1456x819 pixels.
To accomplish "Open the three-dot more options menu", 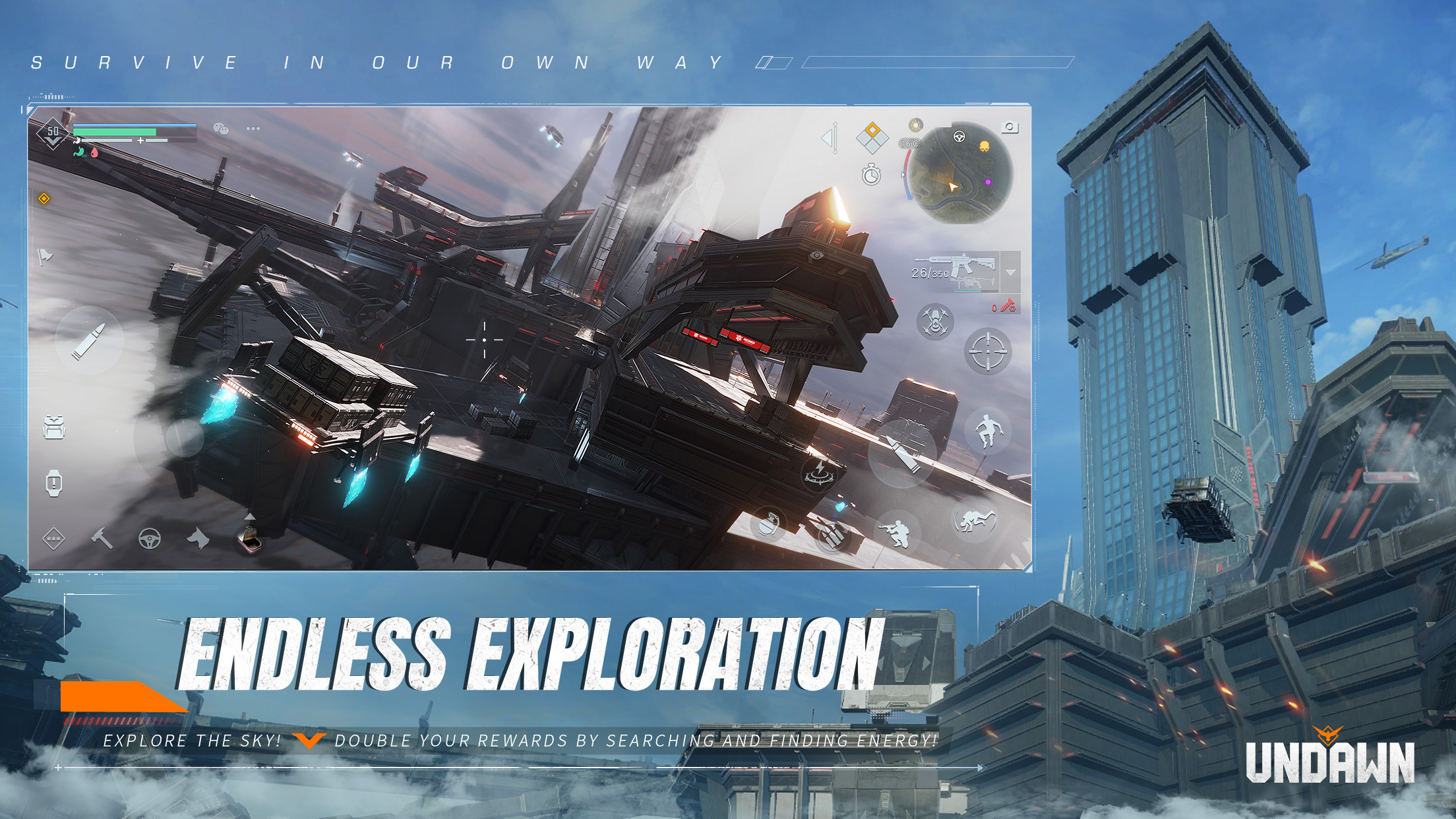I will pyautogui.click(x=253, y=129).
